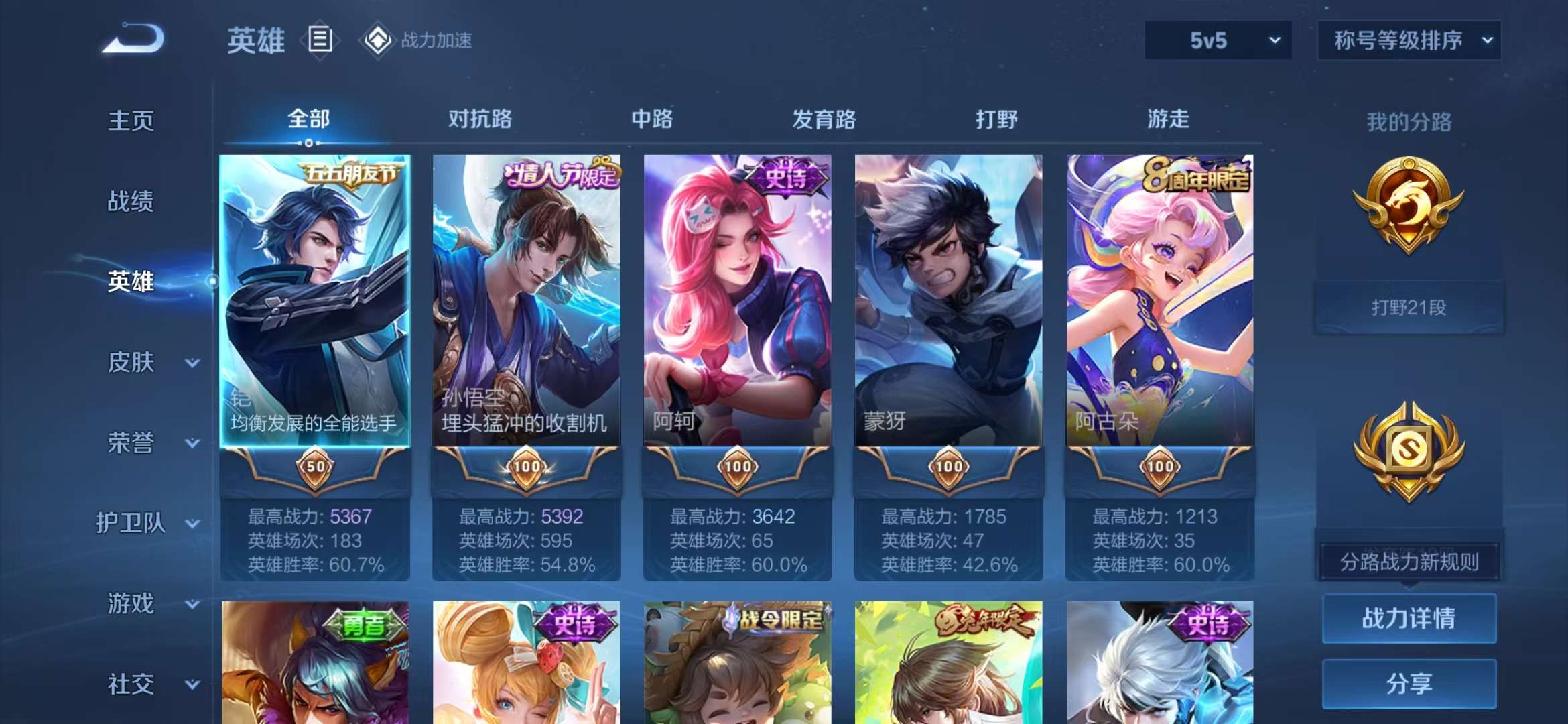Open 主页 from the left sidebar
The image size is (1568, 724).
(132, 121)
